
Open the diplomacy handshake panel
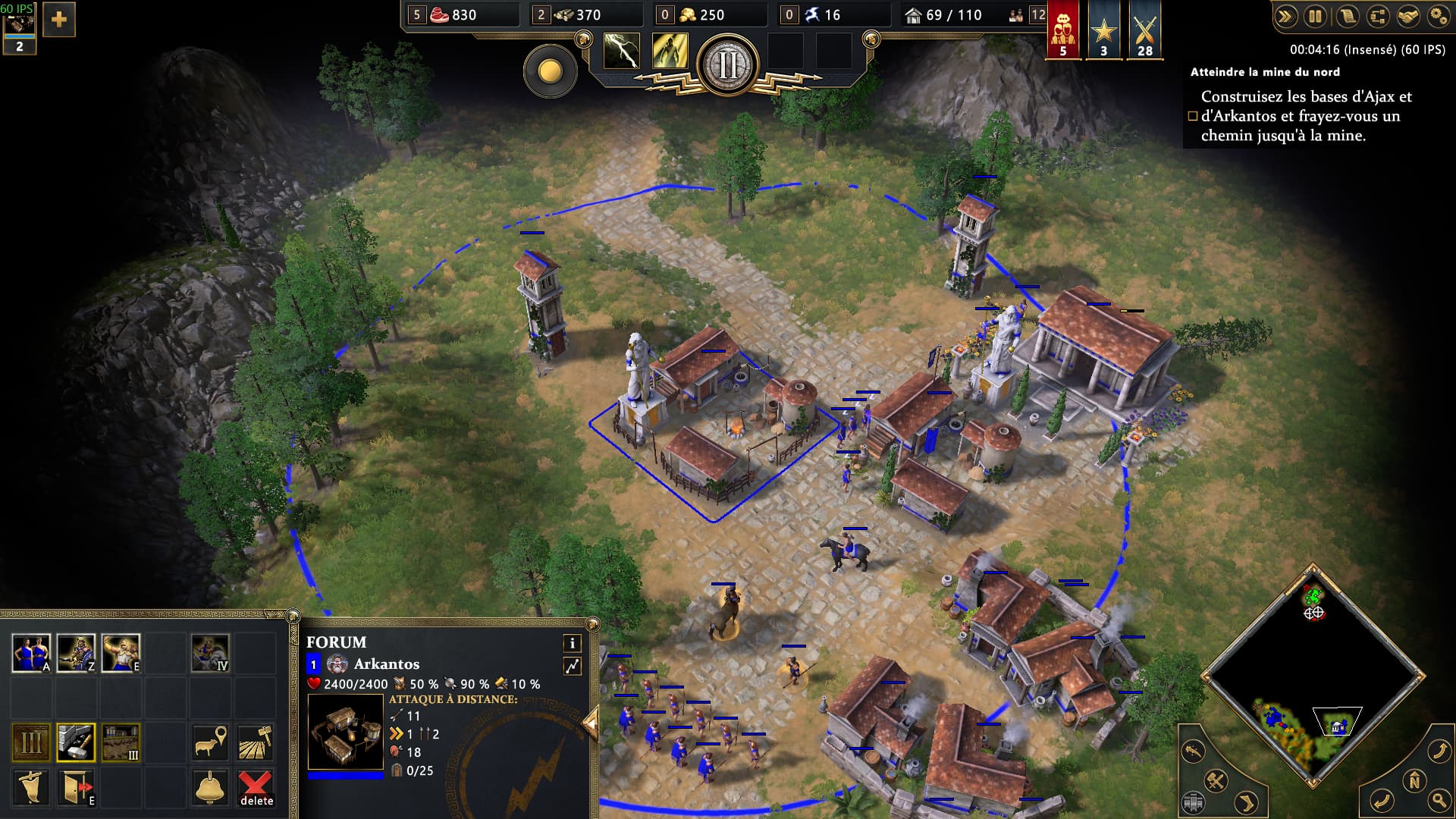tap(1408, 16)
